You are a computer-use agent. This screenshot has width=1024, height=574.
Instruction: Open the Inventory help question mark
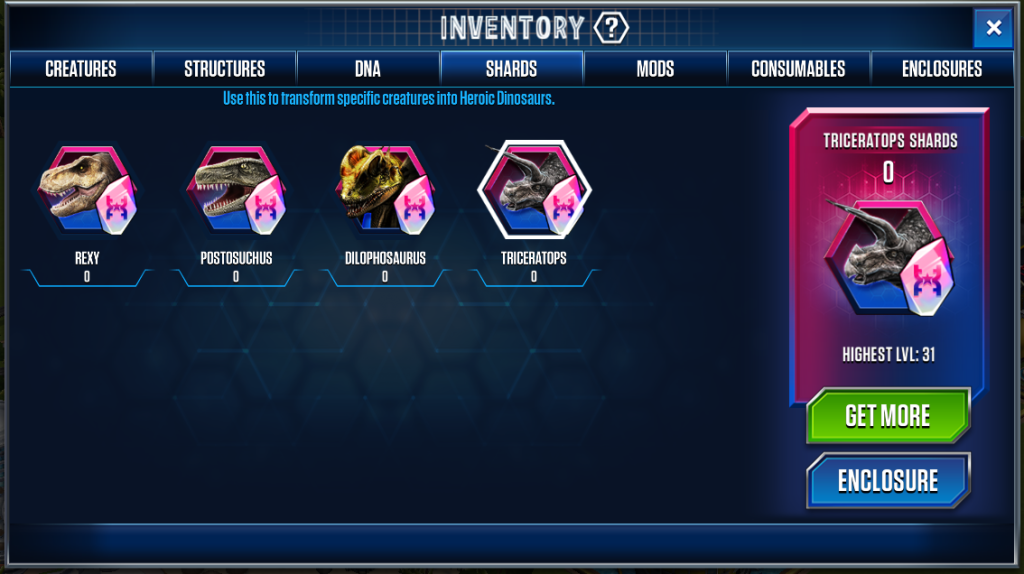610,27
